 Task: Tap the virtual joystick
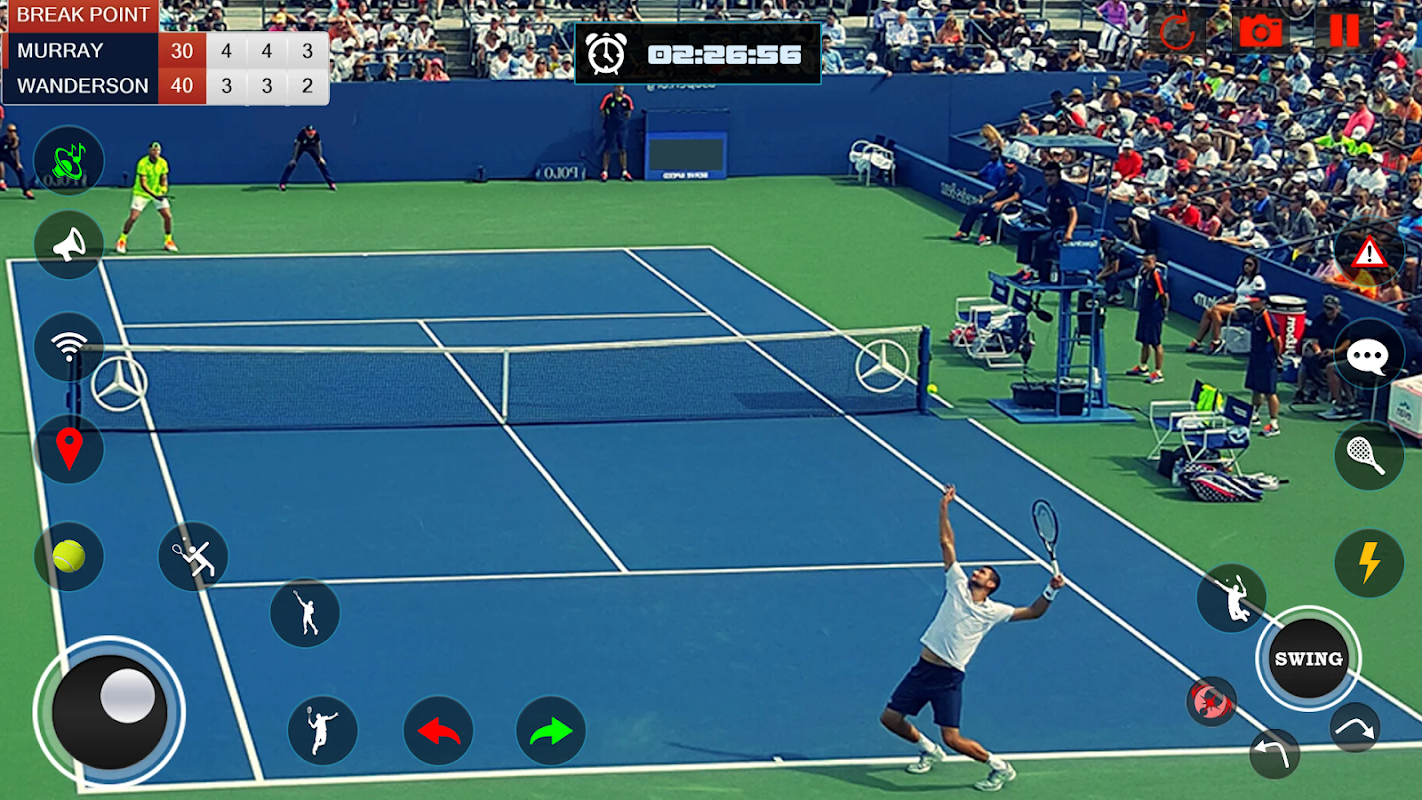pyautogui.click(x=109, y=711)
